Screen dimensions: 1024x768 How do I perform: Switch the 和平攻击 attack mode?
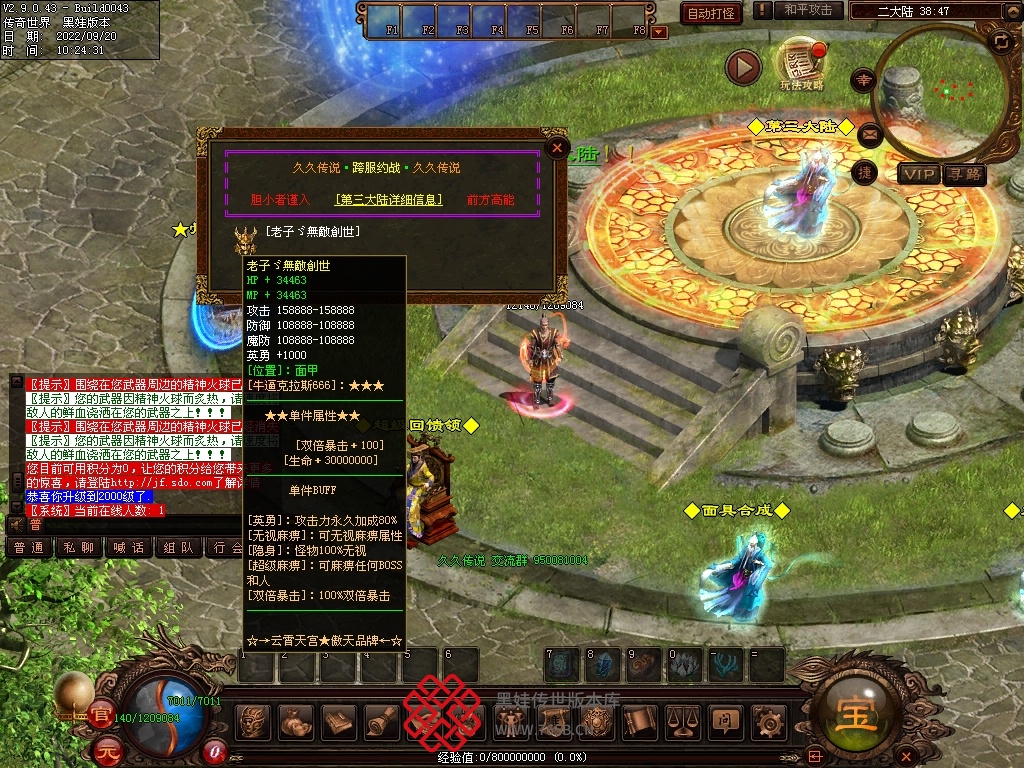tap(807, 10)
